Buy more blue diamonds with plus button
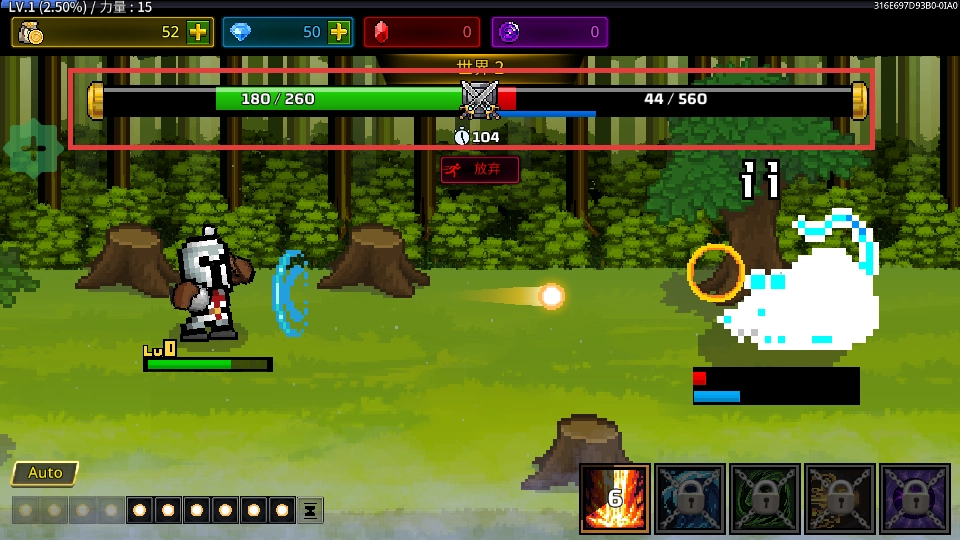 point(340,32)
